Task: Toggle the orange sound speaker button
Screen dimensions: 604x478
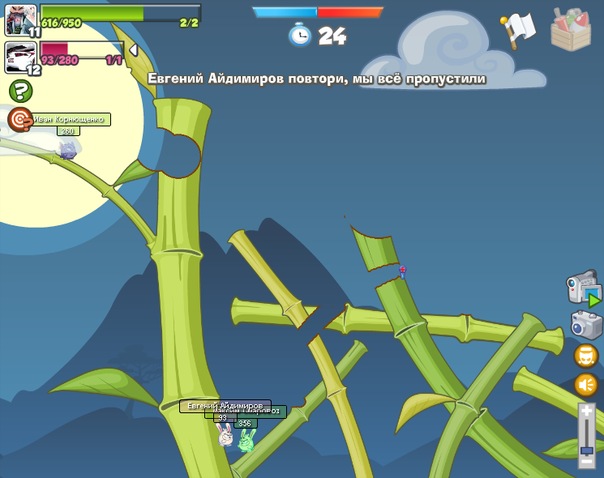Action: [x=586, y=385]
